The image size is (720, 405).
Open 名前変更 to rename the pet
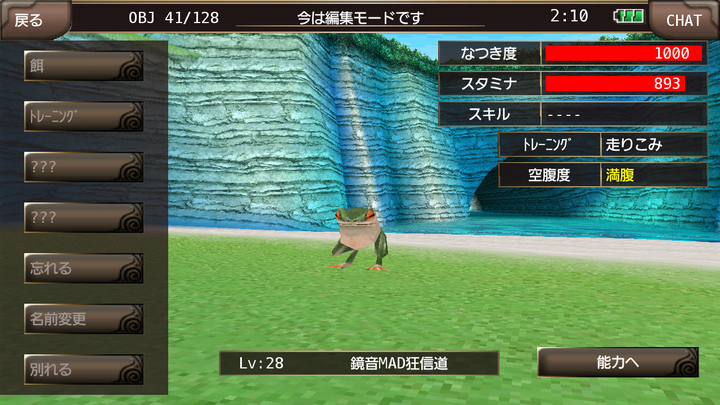[84, 319]
